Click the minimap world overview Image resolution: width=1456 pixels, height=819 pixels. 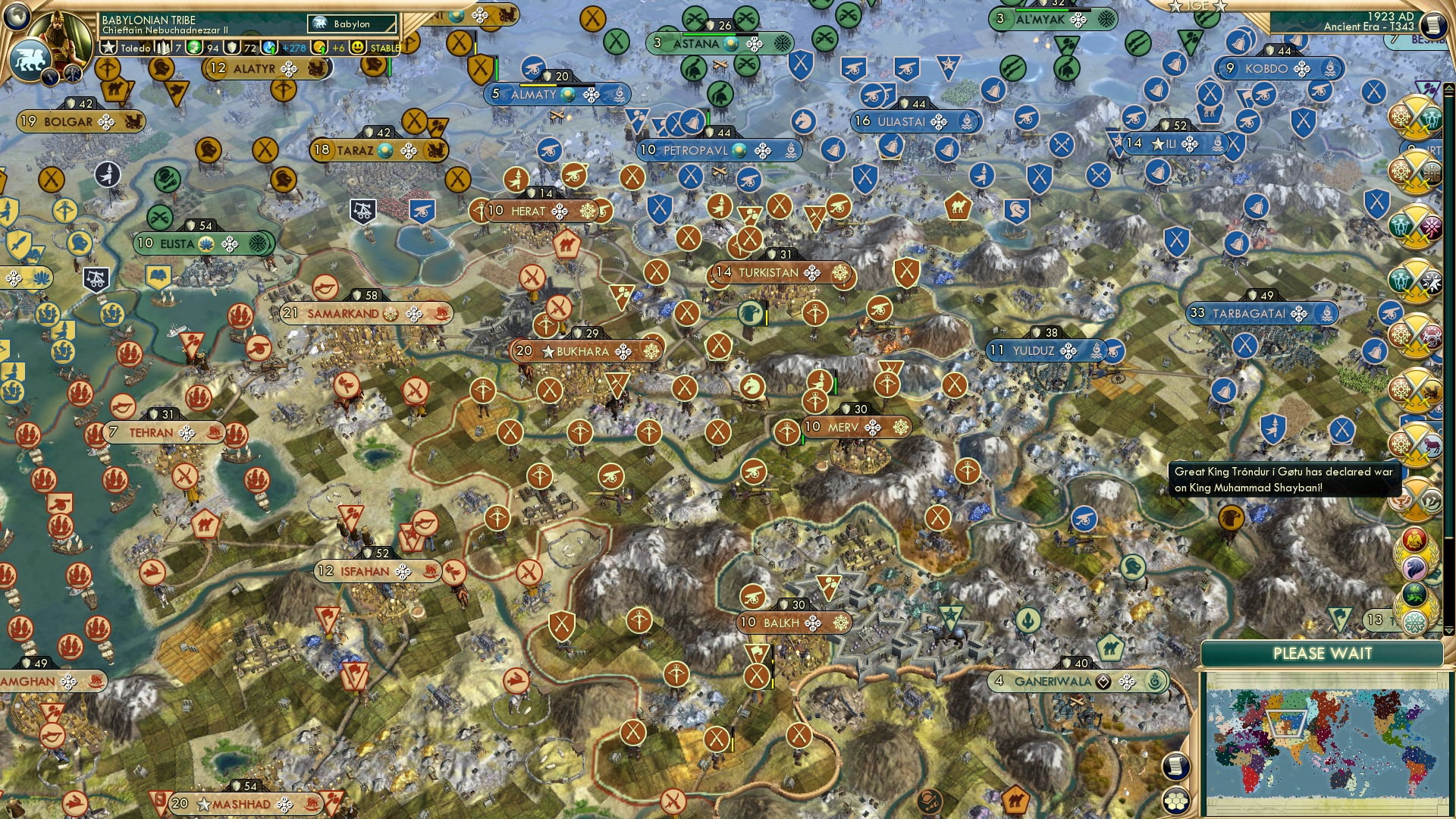[x=1327, y=766]
